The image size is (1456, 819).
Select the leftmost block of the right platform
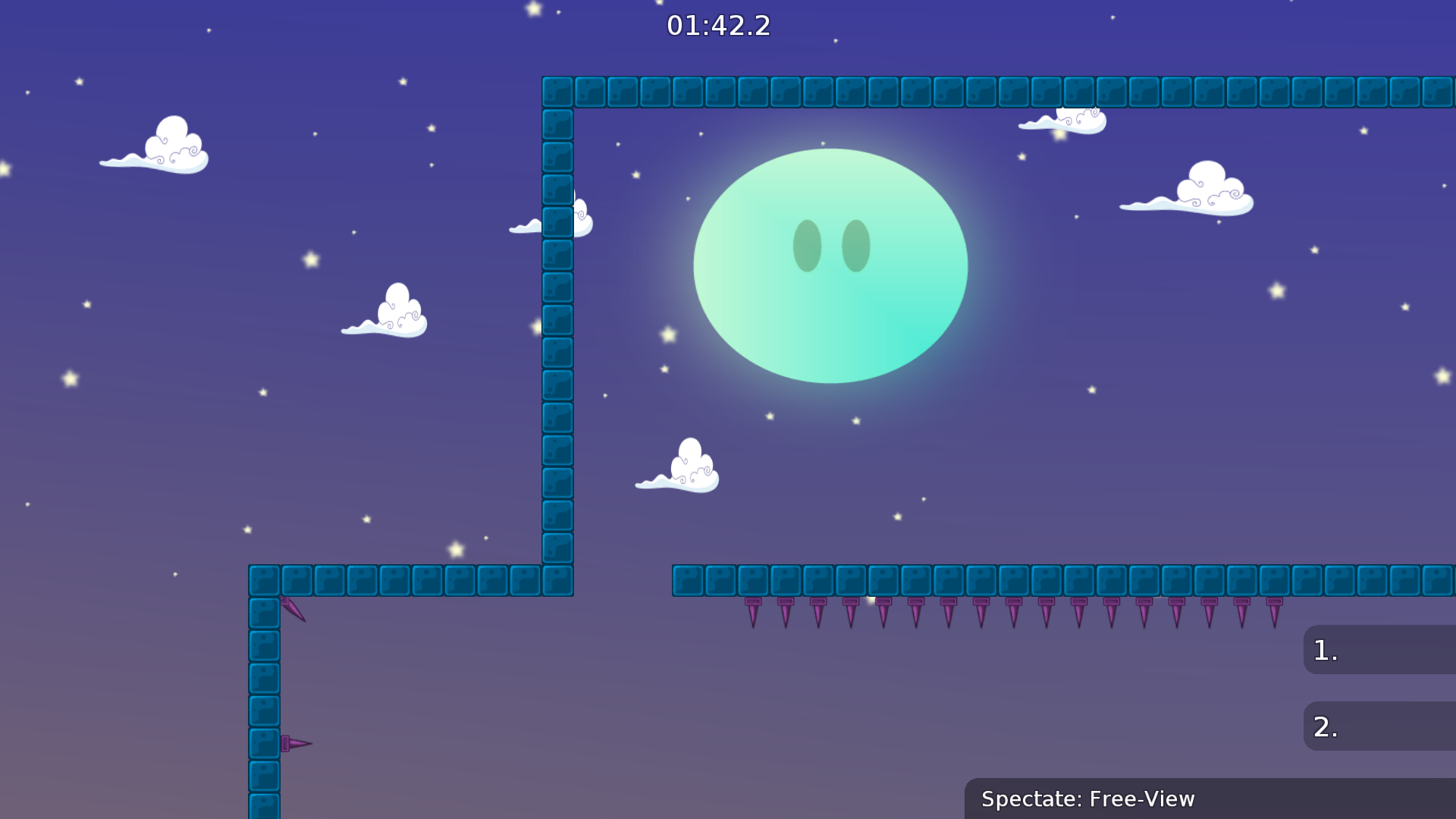pos(686,580)
